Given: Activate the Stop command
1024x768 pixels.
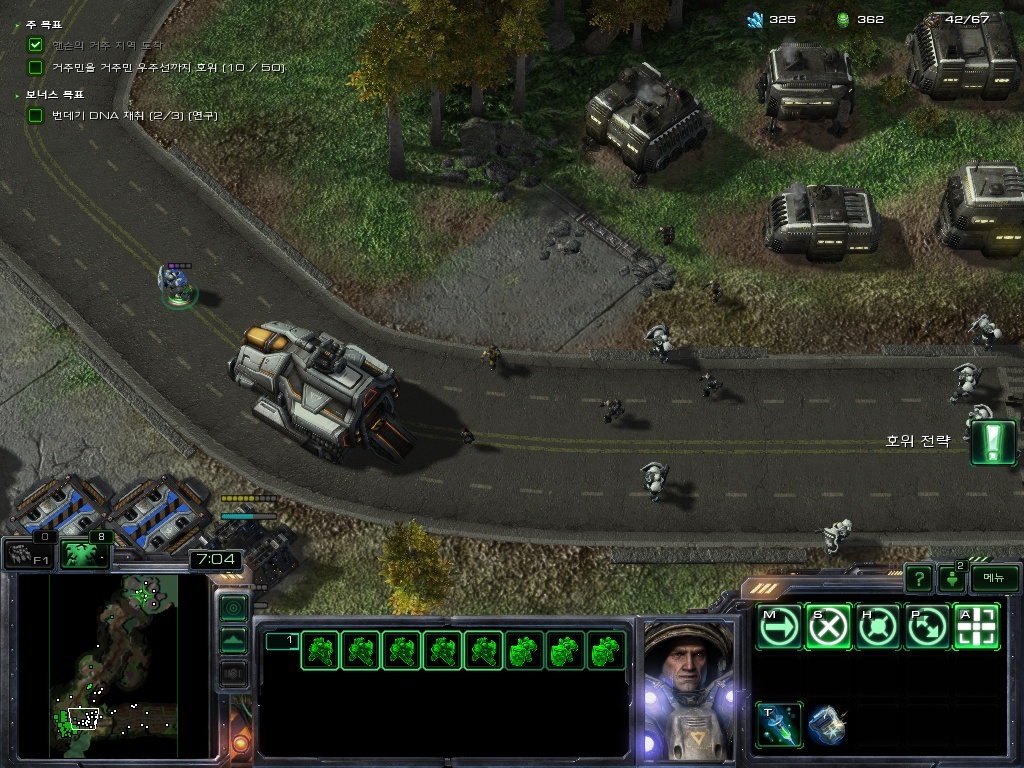Looking at the screenshot, I should pyautogui.click(x=828, y=627).
